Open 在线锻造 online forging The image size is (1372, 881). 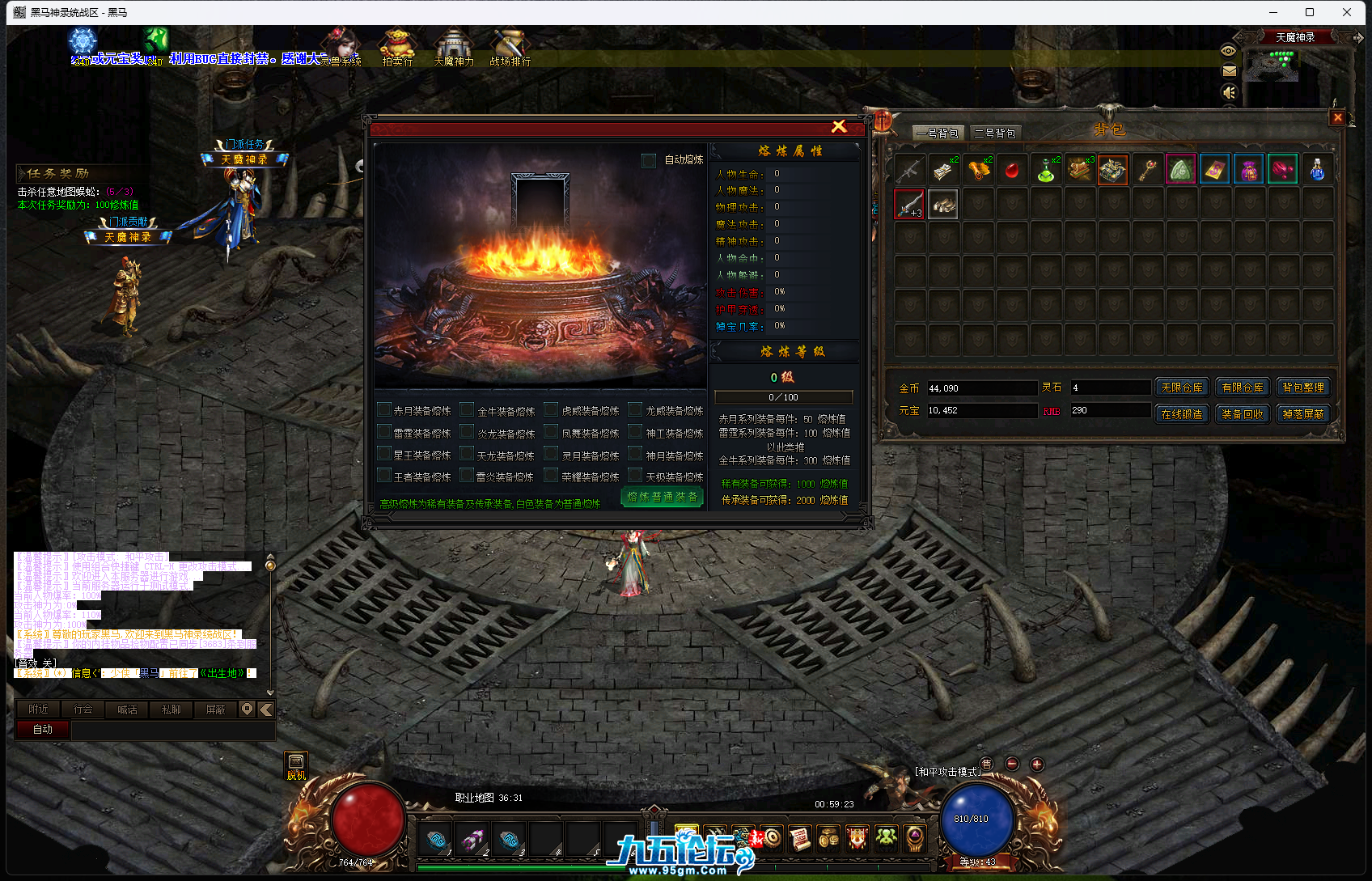click(1181, 413)
